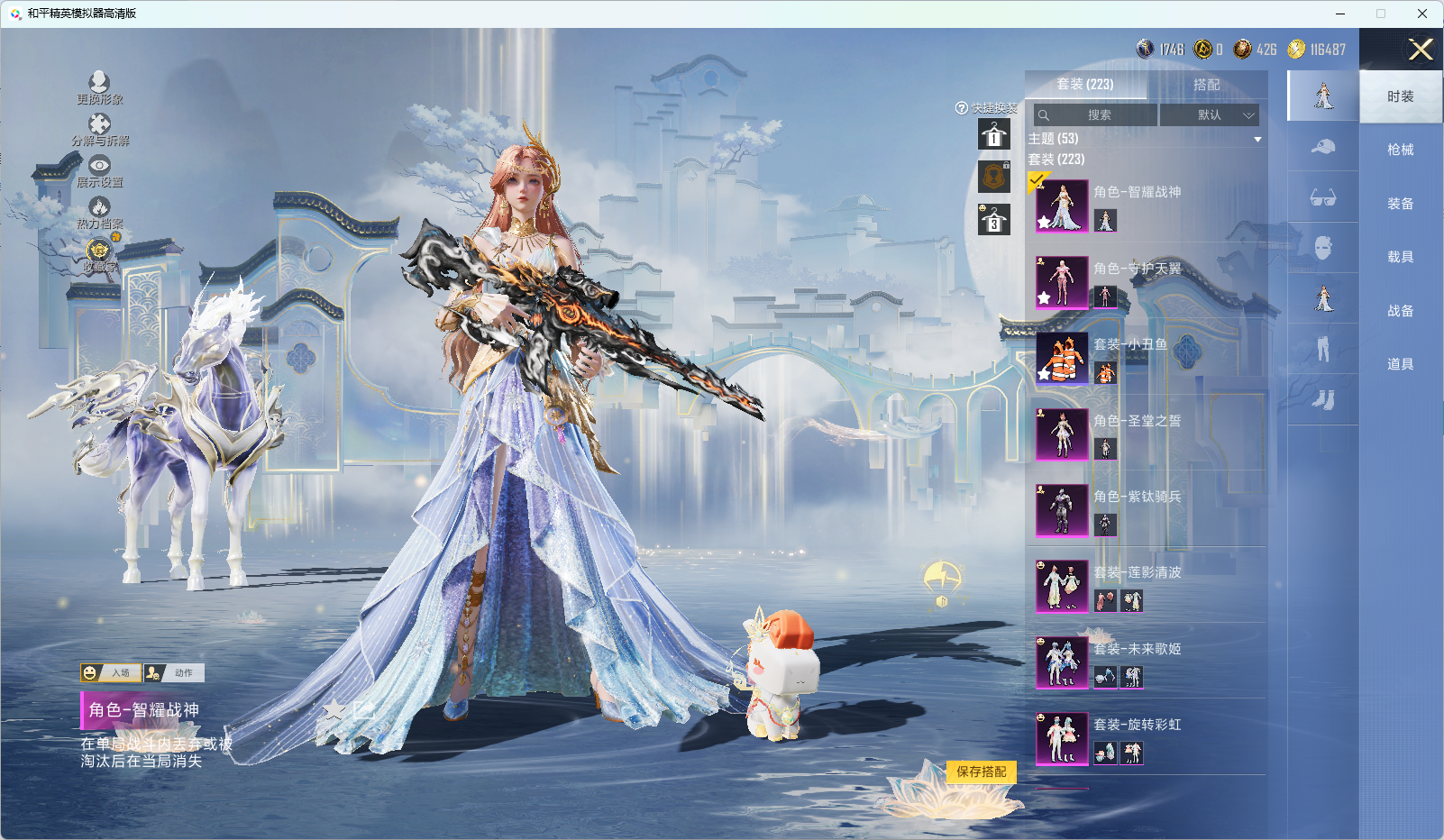Open 展示设置 display settings
1444x840 pixels.
tap(99, 171)
